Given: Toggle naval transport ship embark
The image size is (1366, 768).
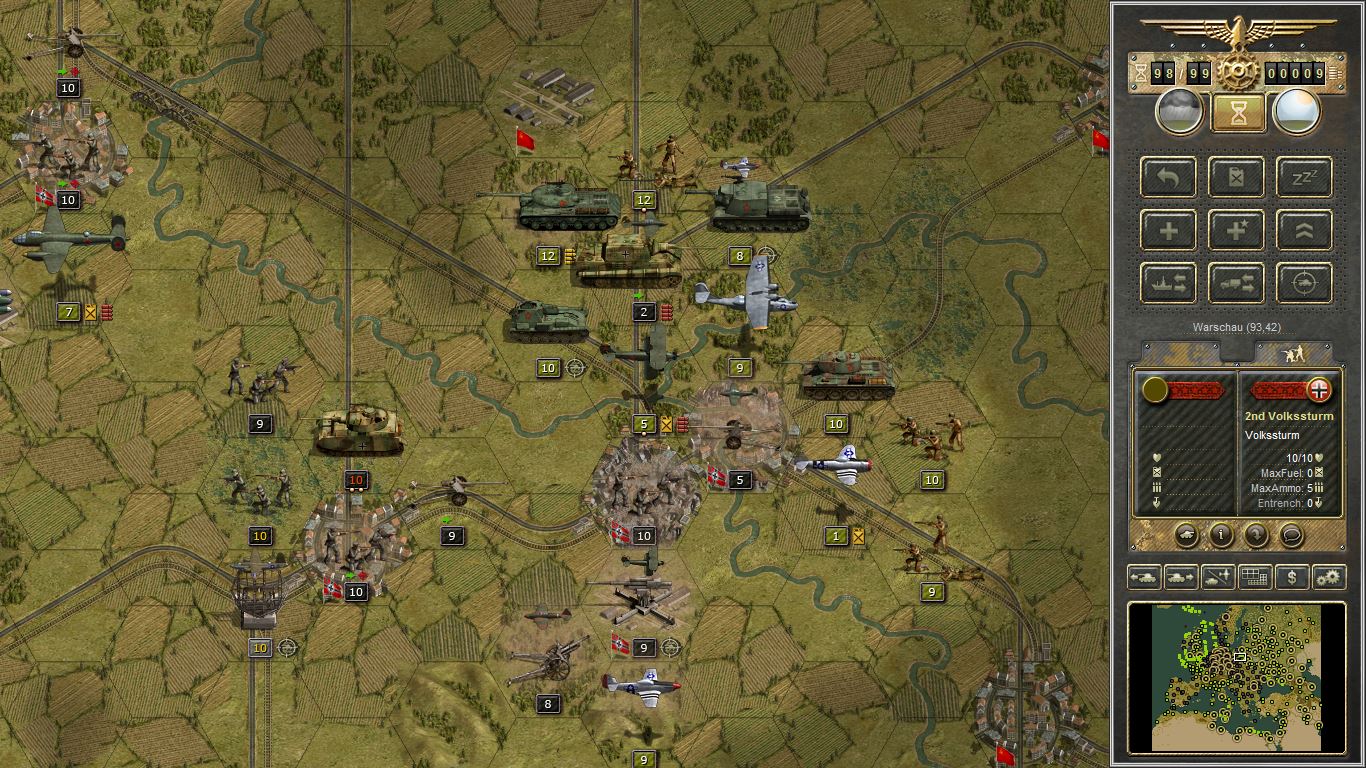Looking at the screenshot, I should click(x=1167, y=283).
